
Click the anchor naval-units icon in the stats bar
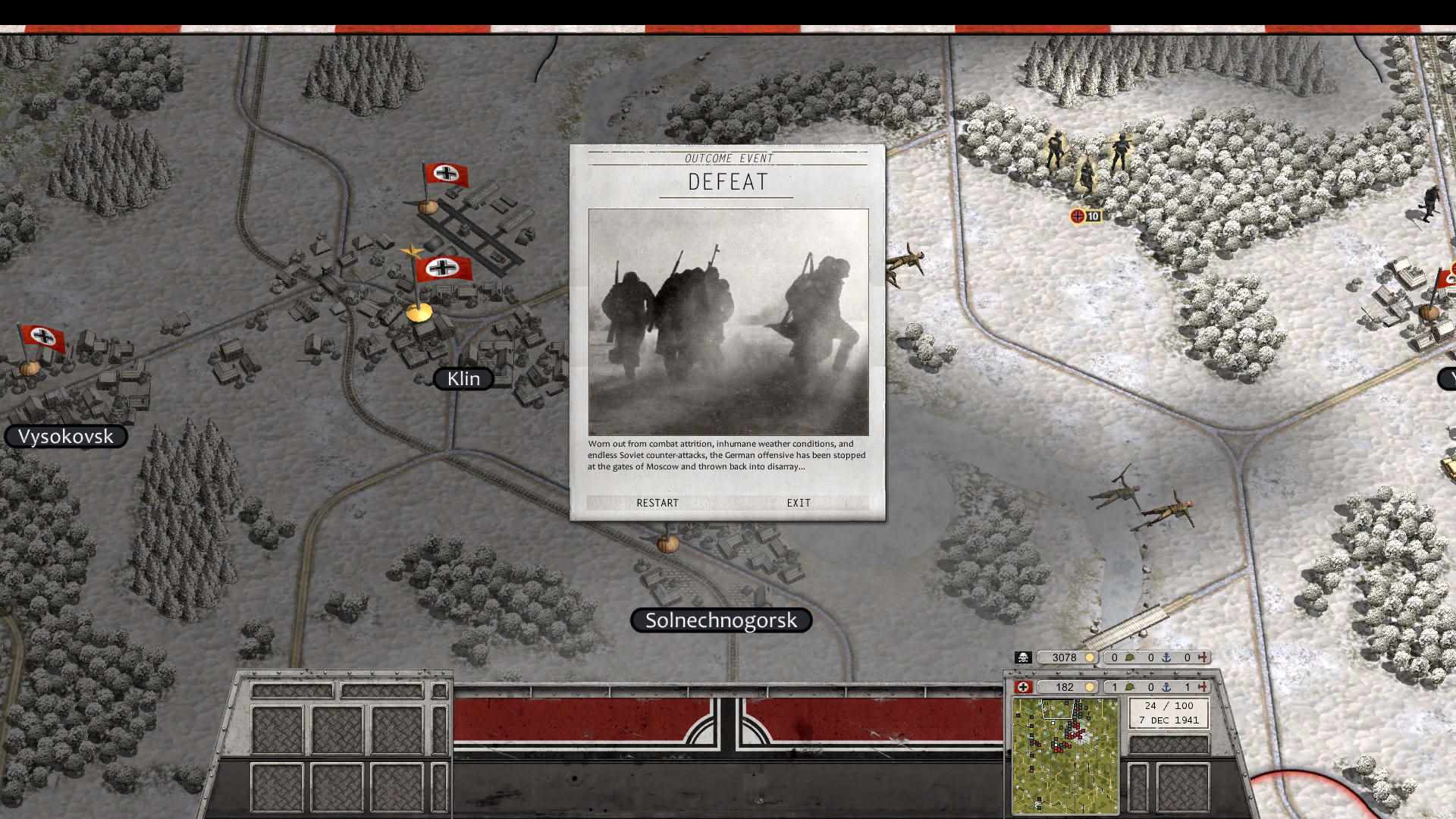(x=1167, y=657)
